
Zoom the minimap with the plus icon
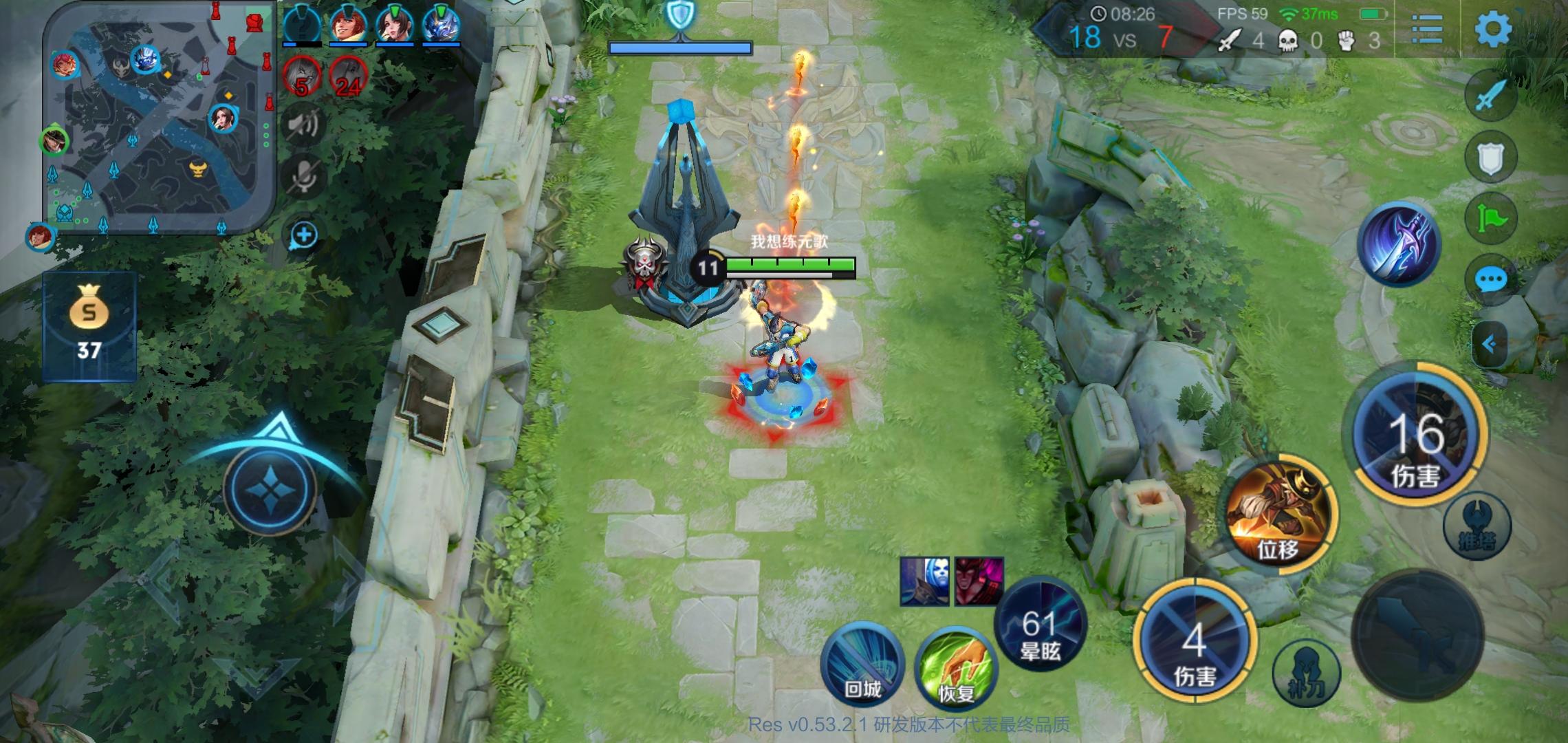tap(303, 234)
